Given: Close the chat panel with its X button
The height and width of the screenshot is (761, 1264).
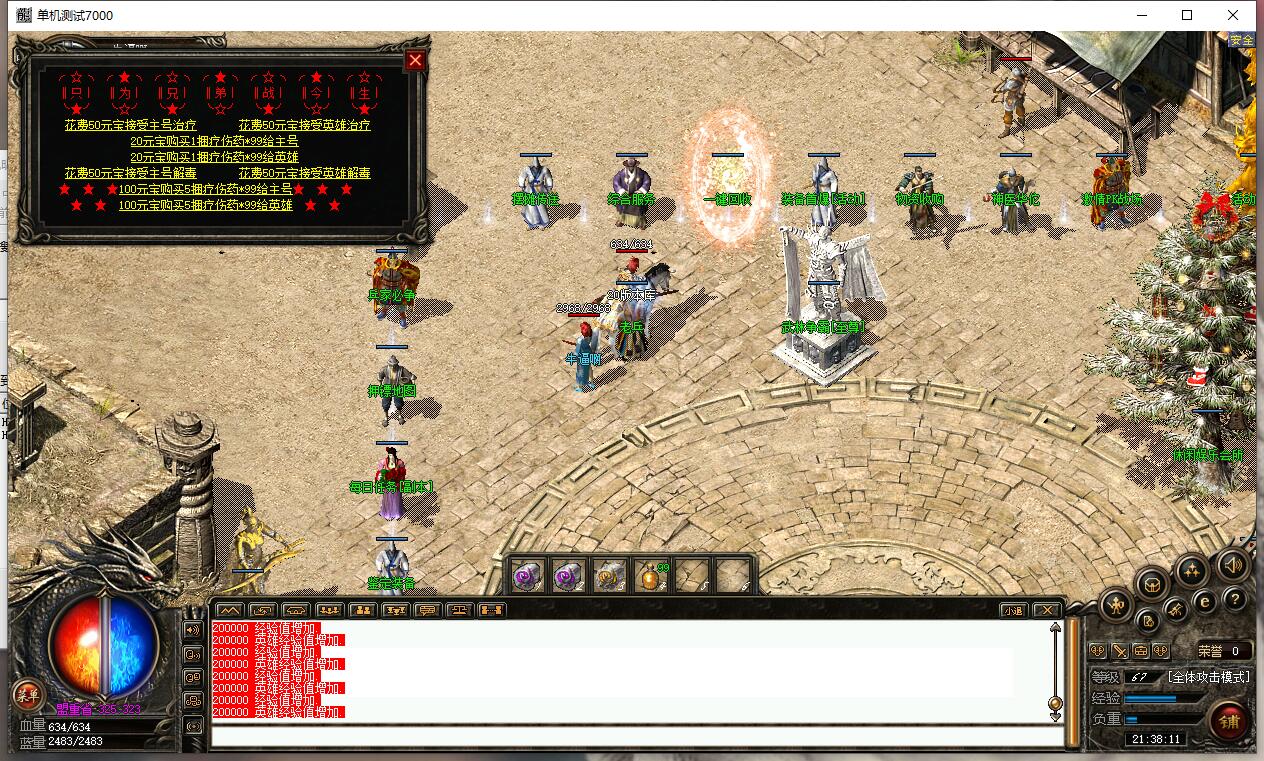Looking at the screenshot, I should point(1046,610).
